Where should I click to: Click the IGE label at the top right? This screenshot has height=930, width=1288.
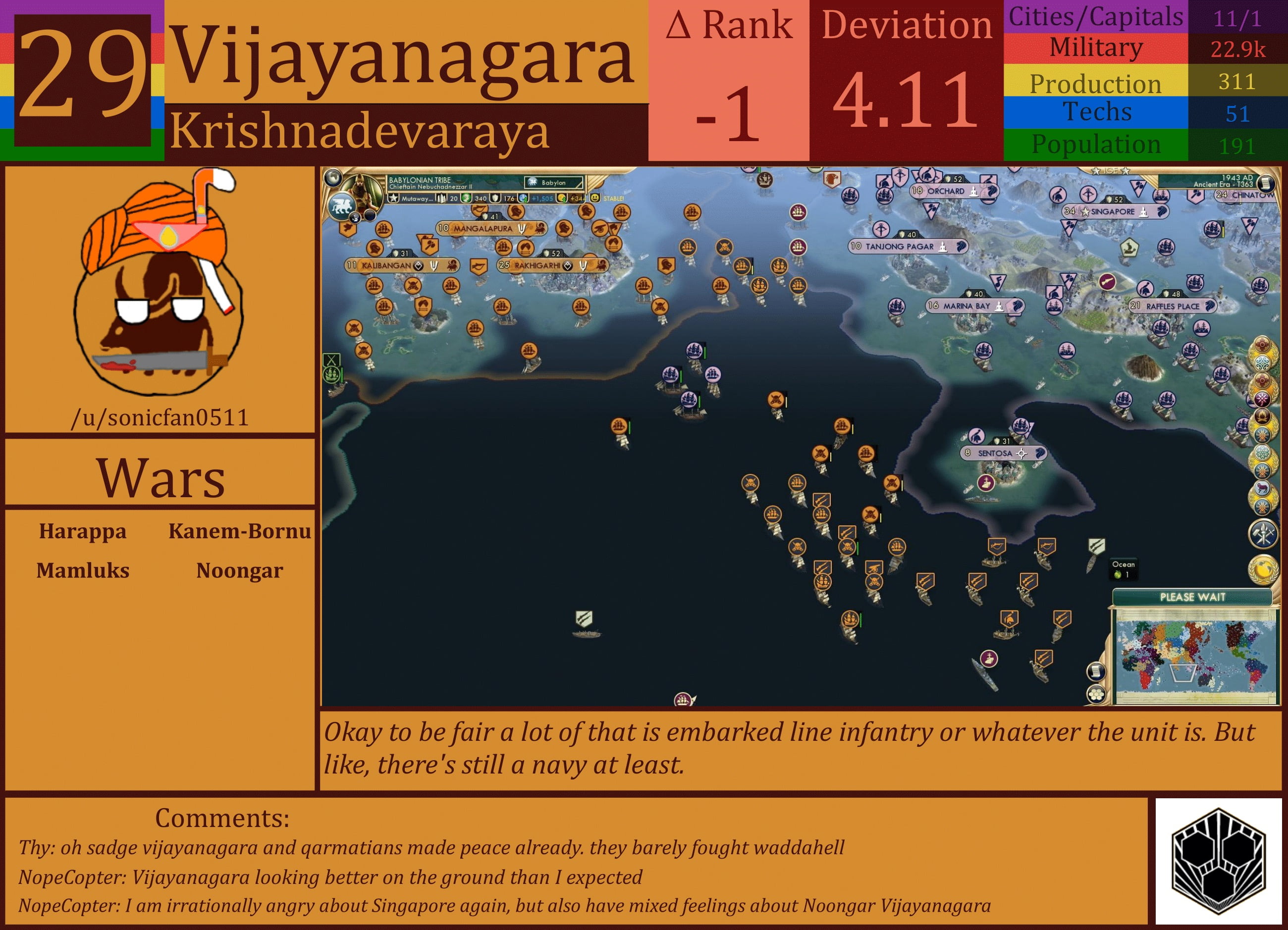(x=1110, y=170)
